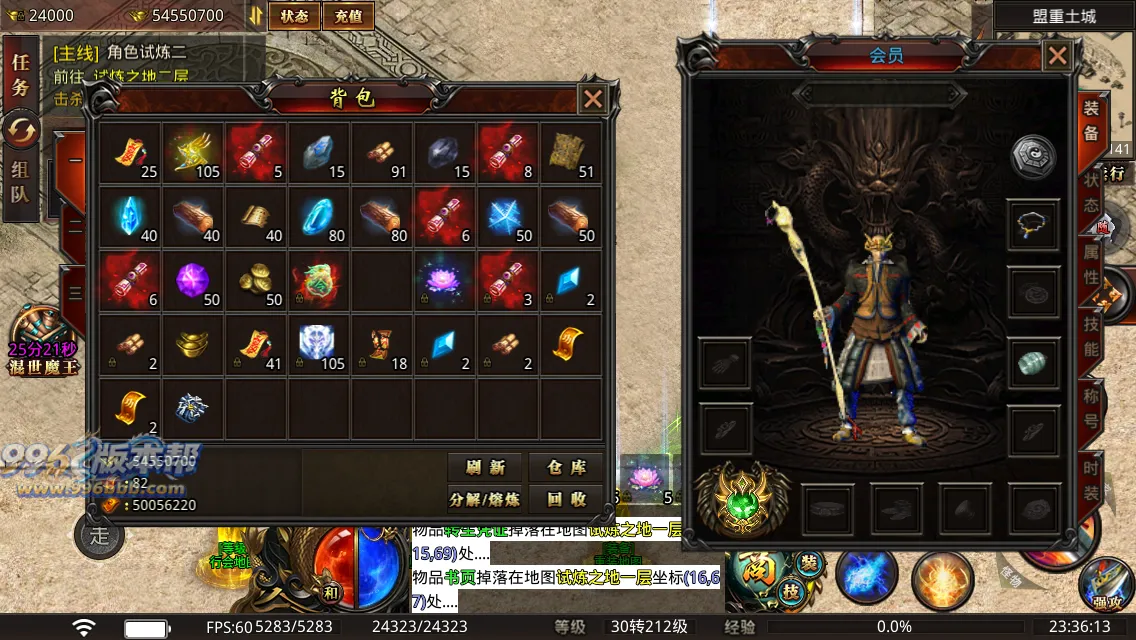The height and width of the screenshot is (640, 1136).
Task: Switch to the 属性 attributes tab
Action: click(x=1091, y=263)
